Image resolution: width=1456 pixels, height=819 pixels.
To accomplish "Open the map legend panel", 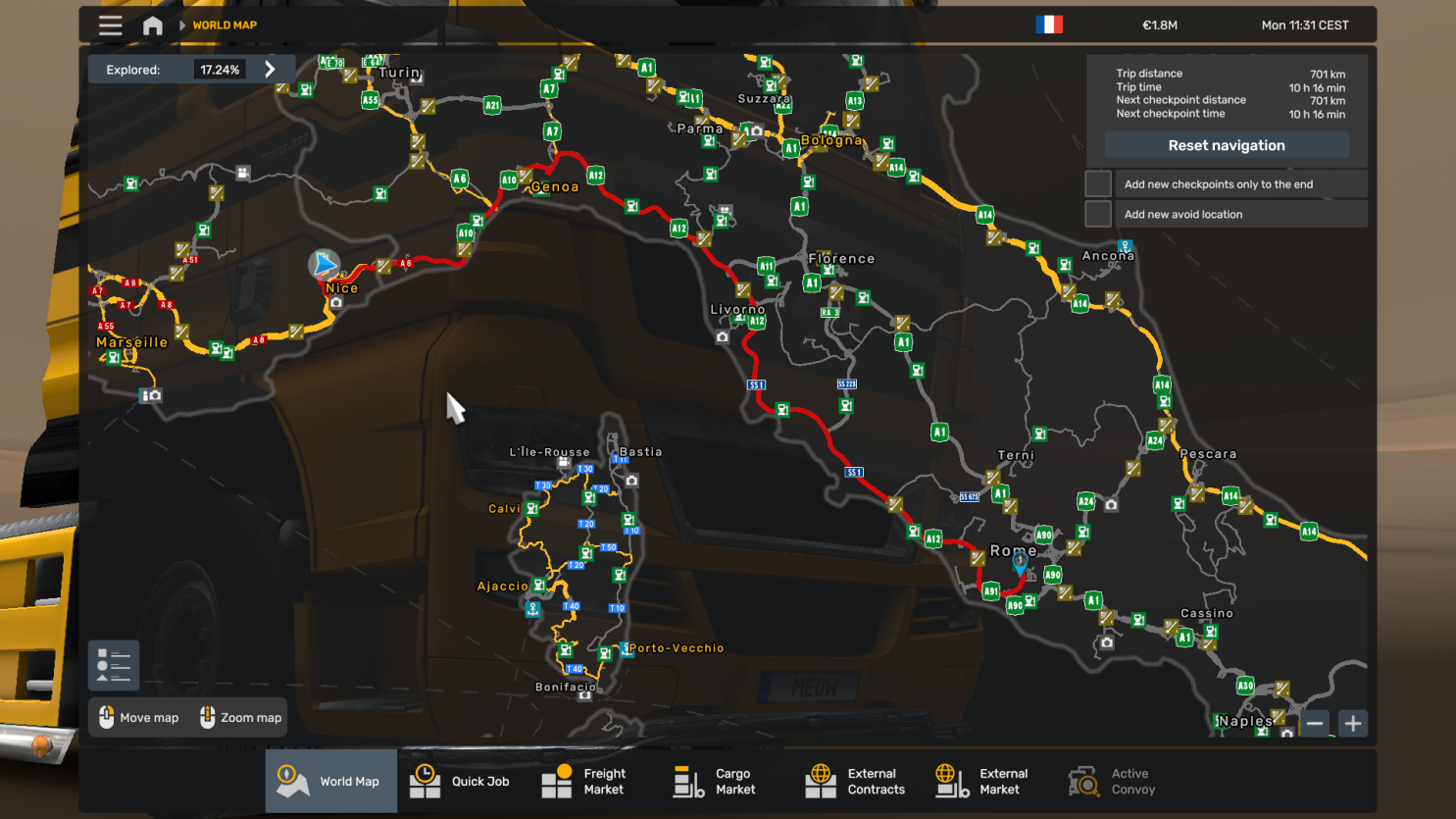I will click(x=113, y=664).
